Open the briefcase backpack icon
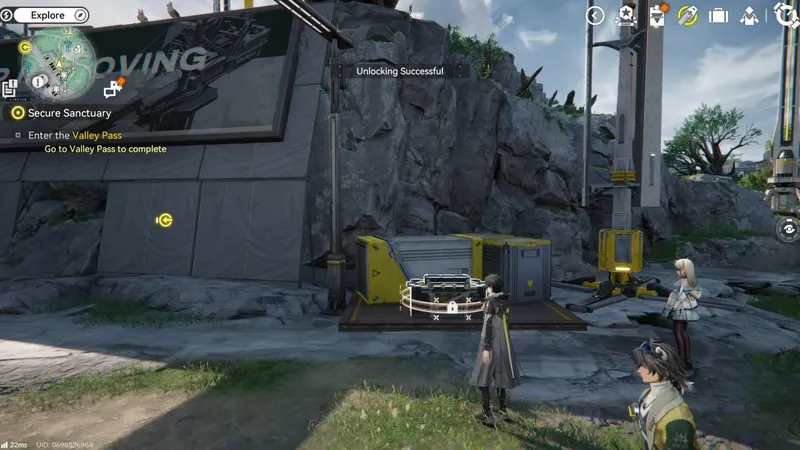Image resolution: width=800 pixels, height=450 pixels. click(x=718, y=16)
